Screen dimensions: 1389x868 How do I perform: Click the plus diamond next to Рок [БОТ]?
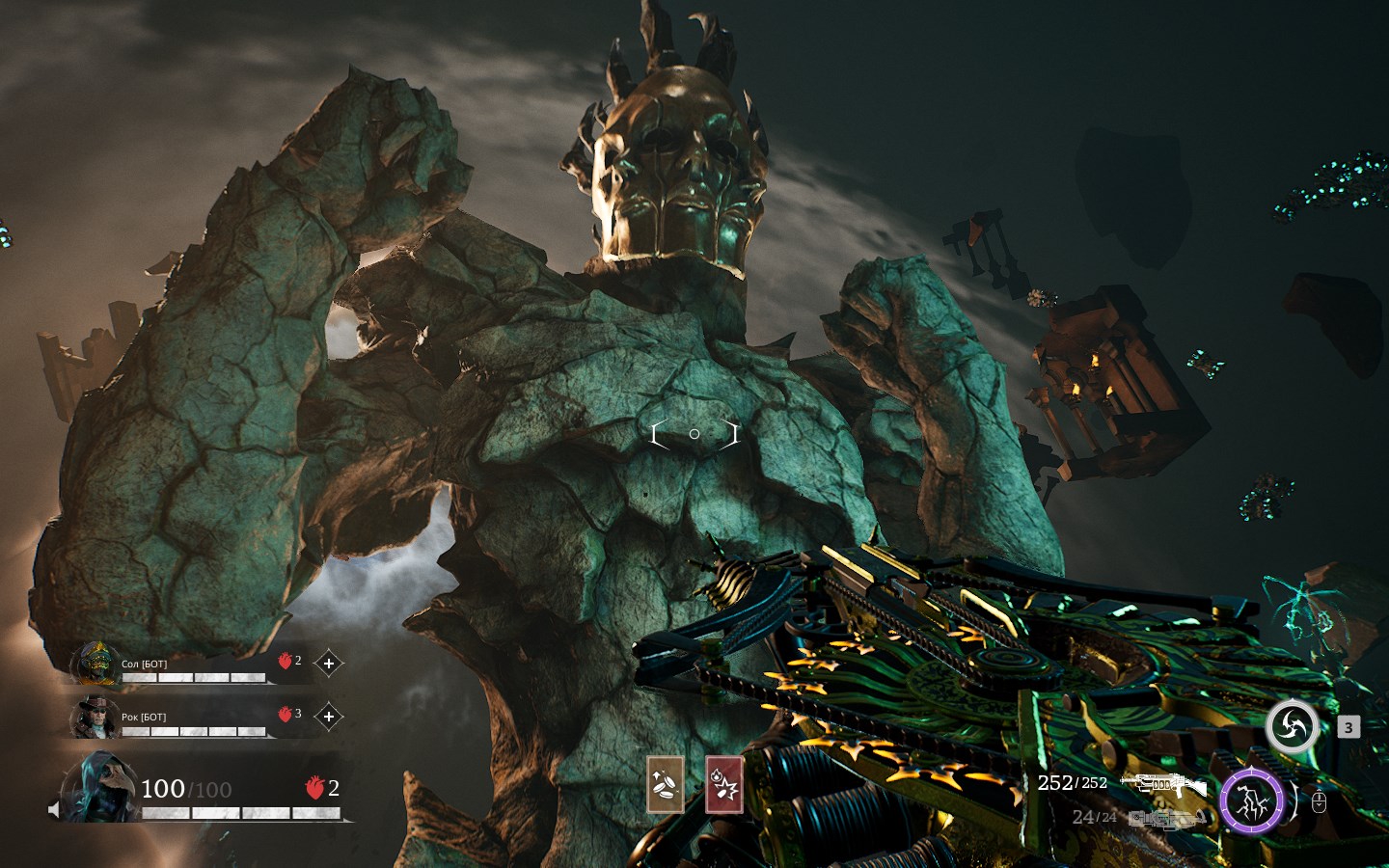tap(329, 717)
